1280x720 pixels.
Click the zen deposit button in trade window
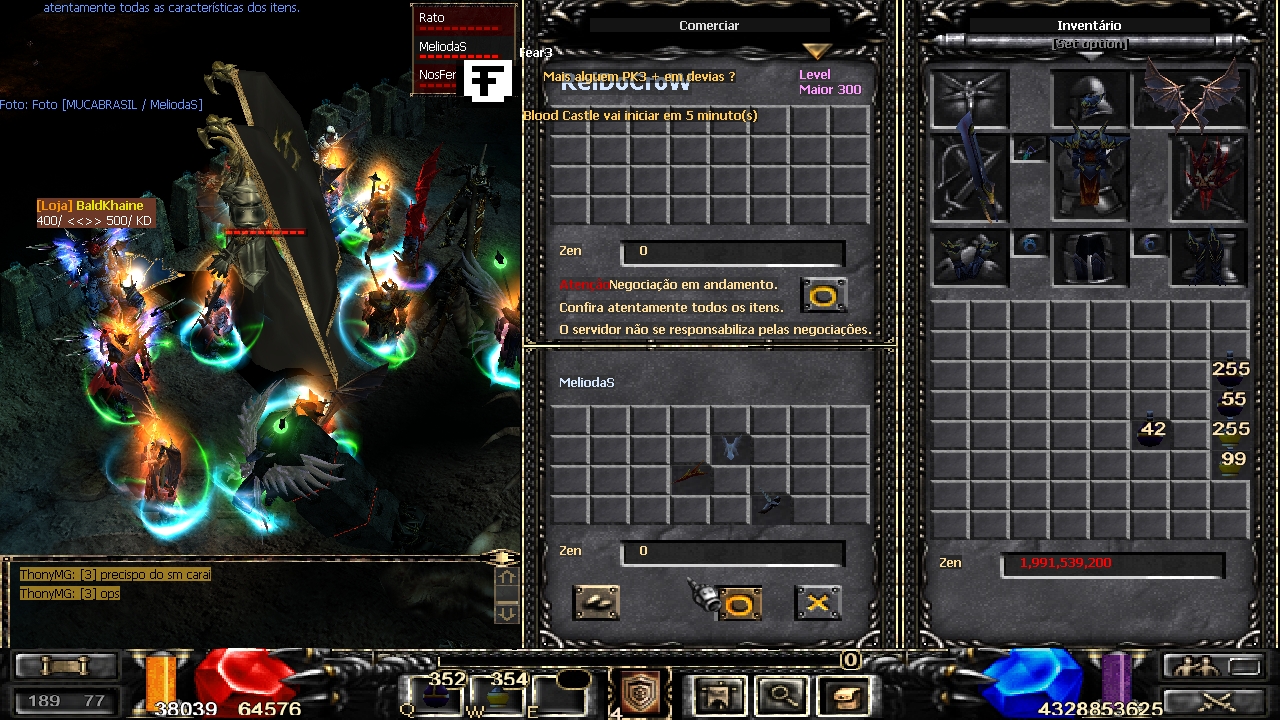(x=596, y=602)
